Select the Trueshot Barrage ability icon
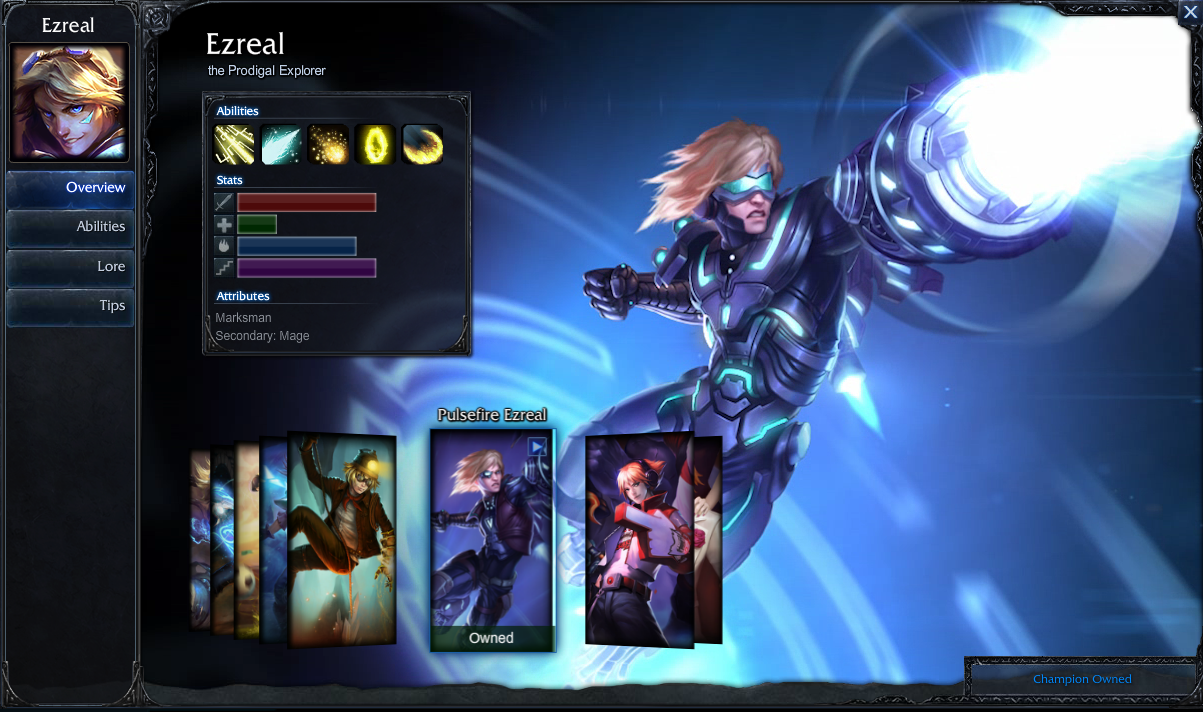Image resolution: width=1203 pixels, height=712 pixels. (x=422, y=145)
